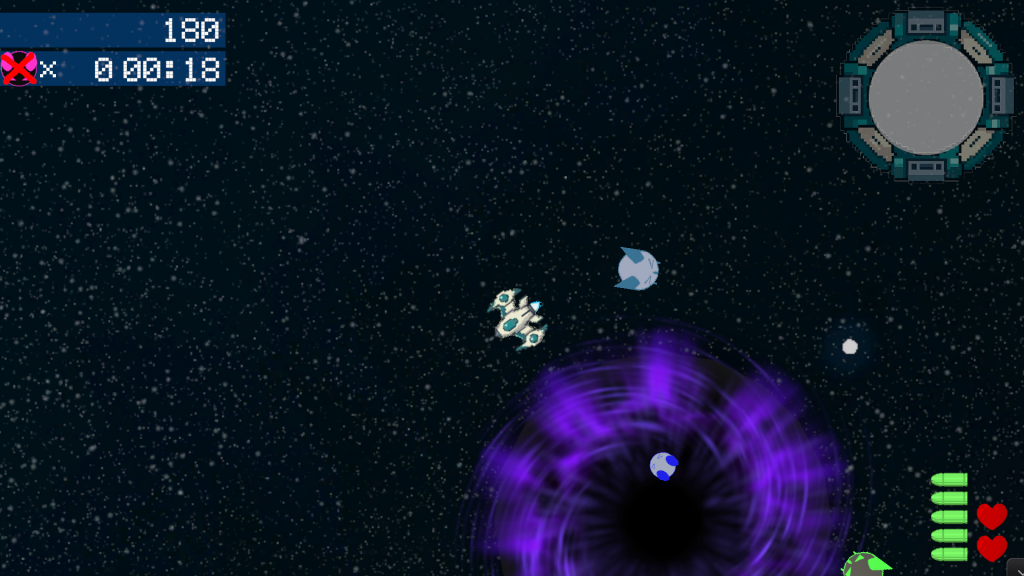
Task: Click the crossed-out enemy kill counter icon
Action: pos(19,68)
